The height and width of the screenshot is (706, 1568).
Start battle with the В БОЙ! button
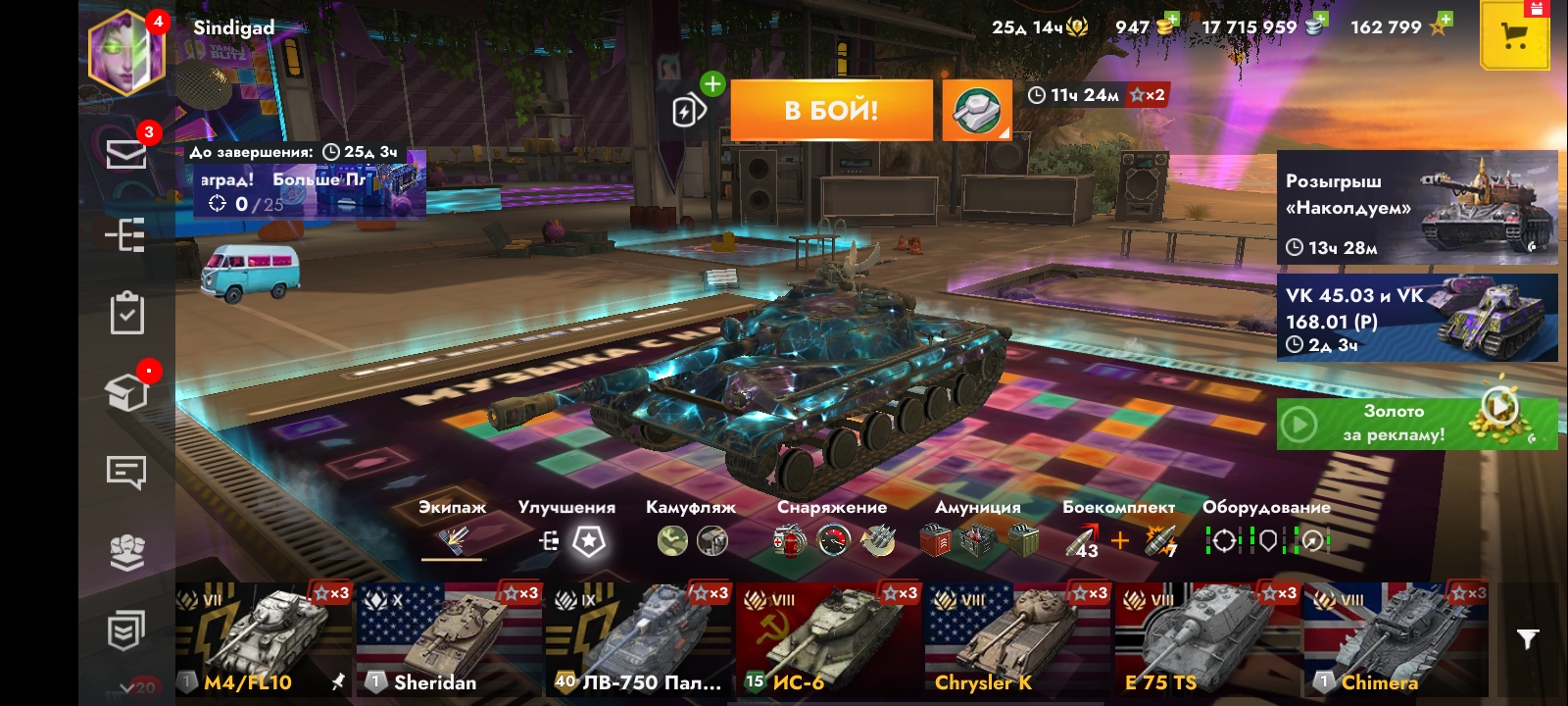pyautogui.click(x=831, y=110)
